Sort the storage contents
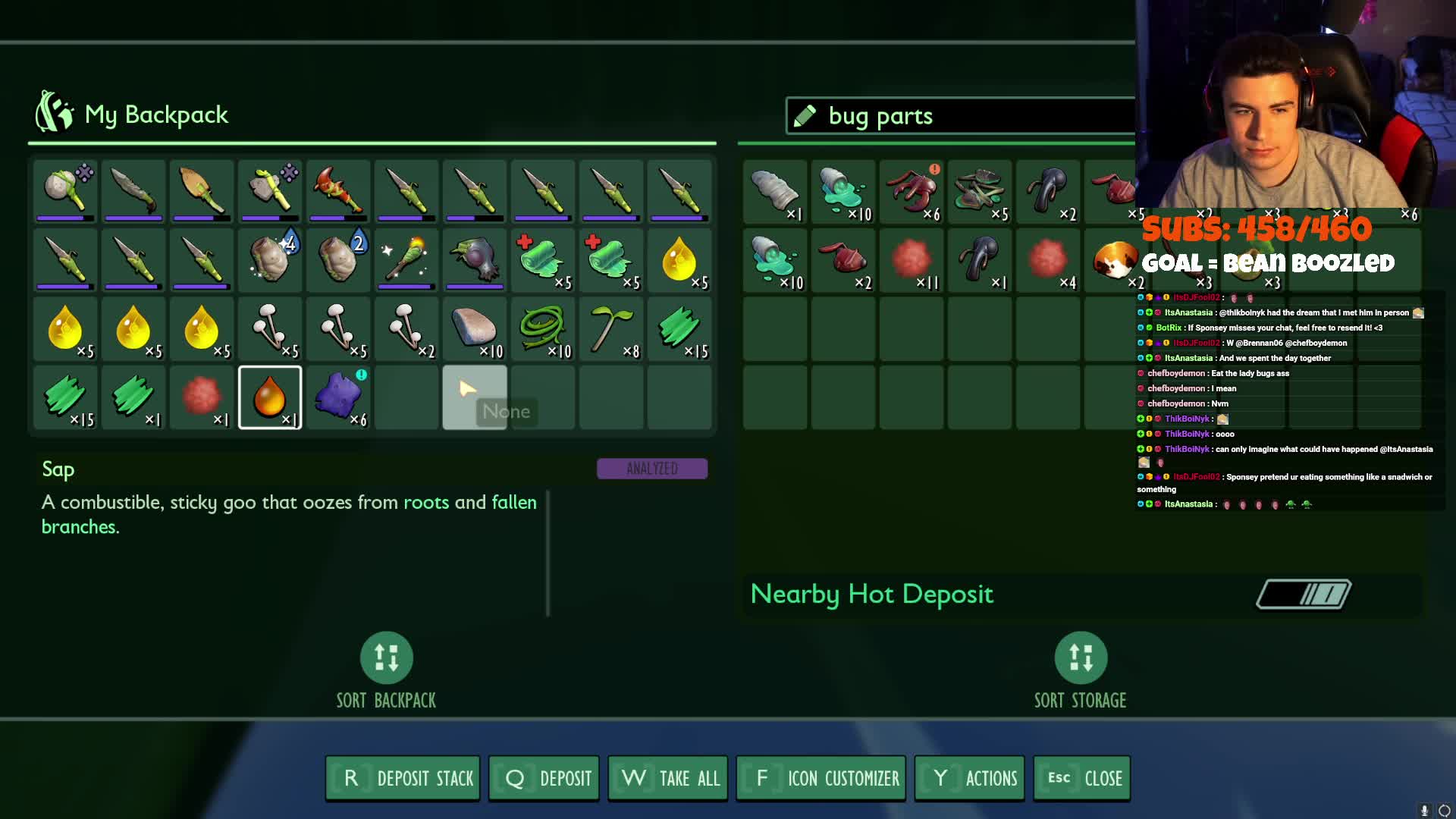The width and height of the screenshot is (1456, 819). tap(1081, 658)
